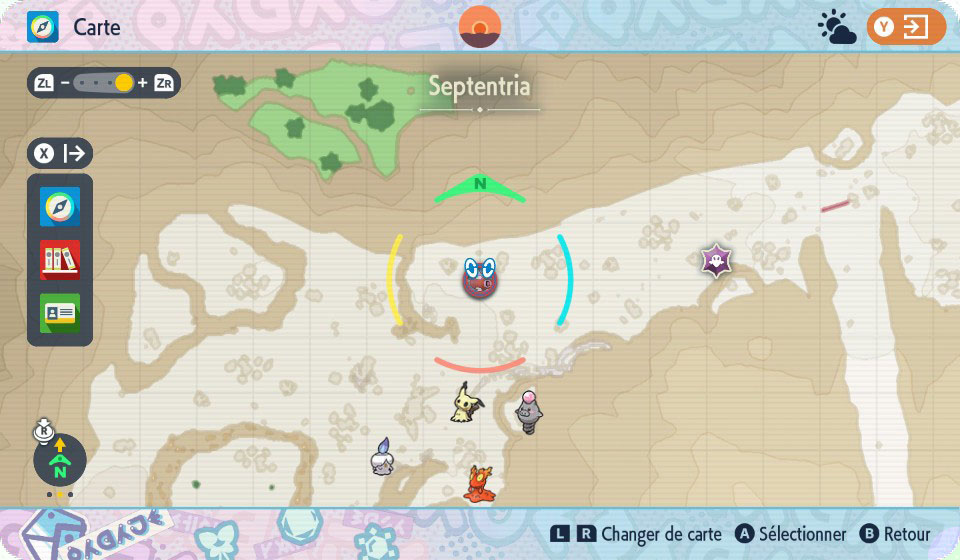Select the purple Tera raid crystal marker

(x=713, y=262)
